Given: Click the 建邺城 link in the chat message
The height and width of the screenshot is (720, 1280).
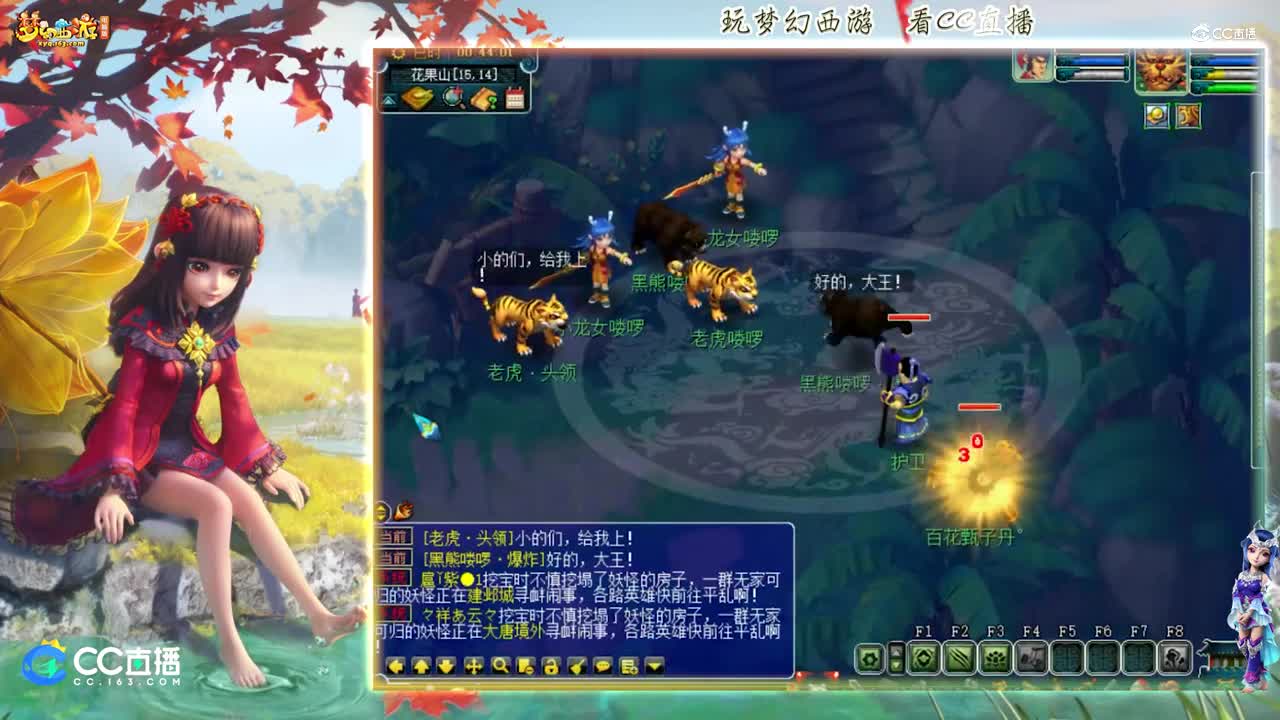Looking at the screenshot, I should (489, 595).
